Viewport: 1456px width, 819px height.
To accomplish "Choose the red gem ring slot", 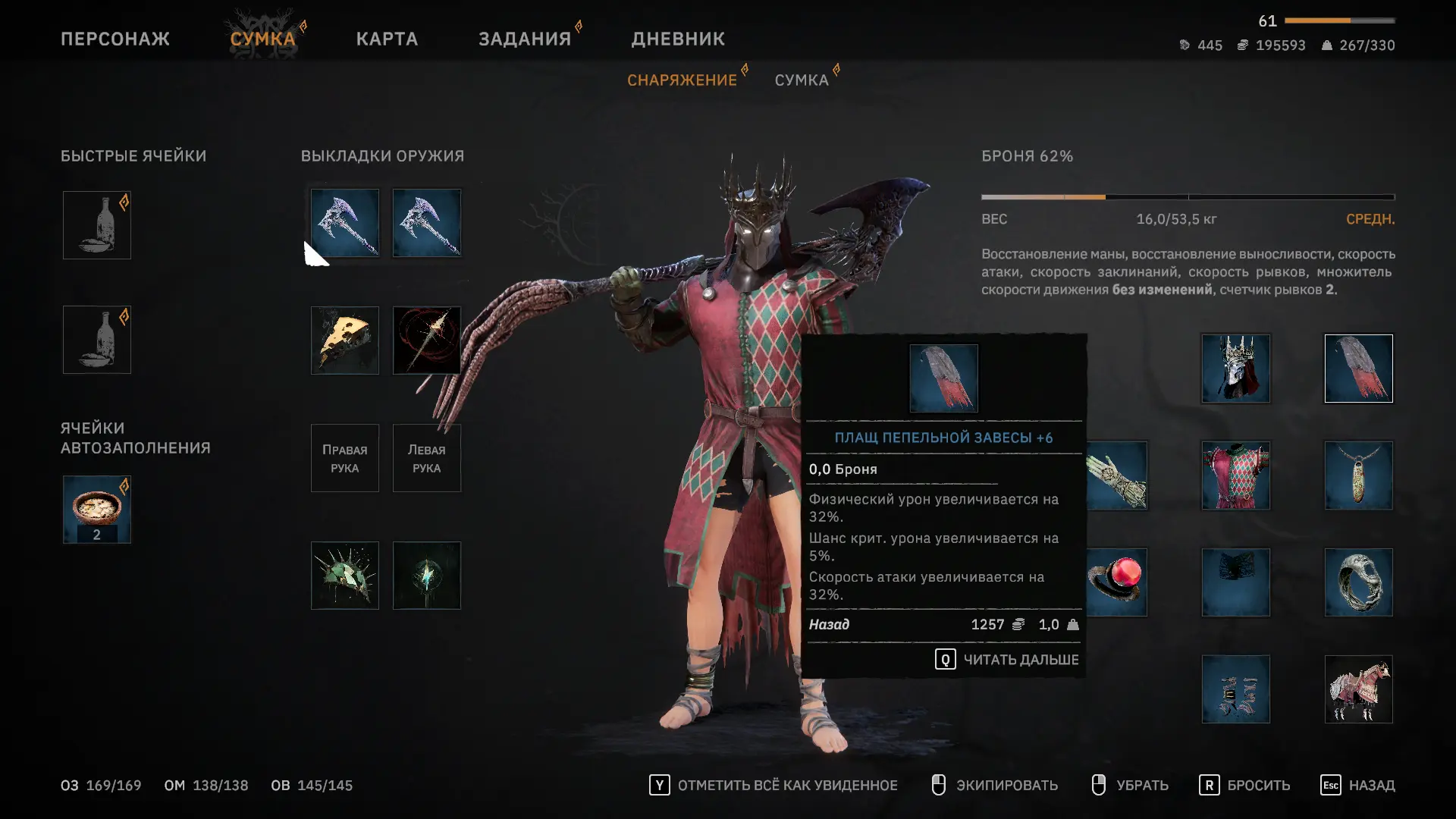I will tap(1118, 582).
